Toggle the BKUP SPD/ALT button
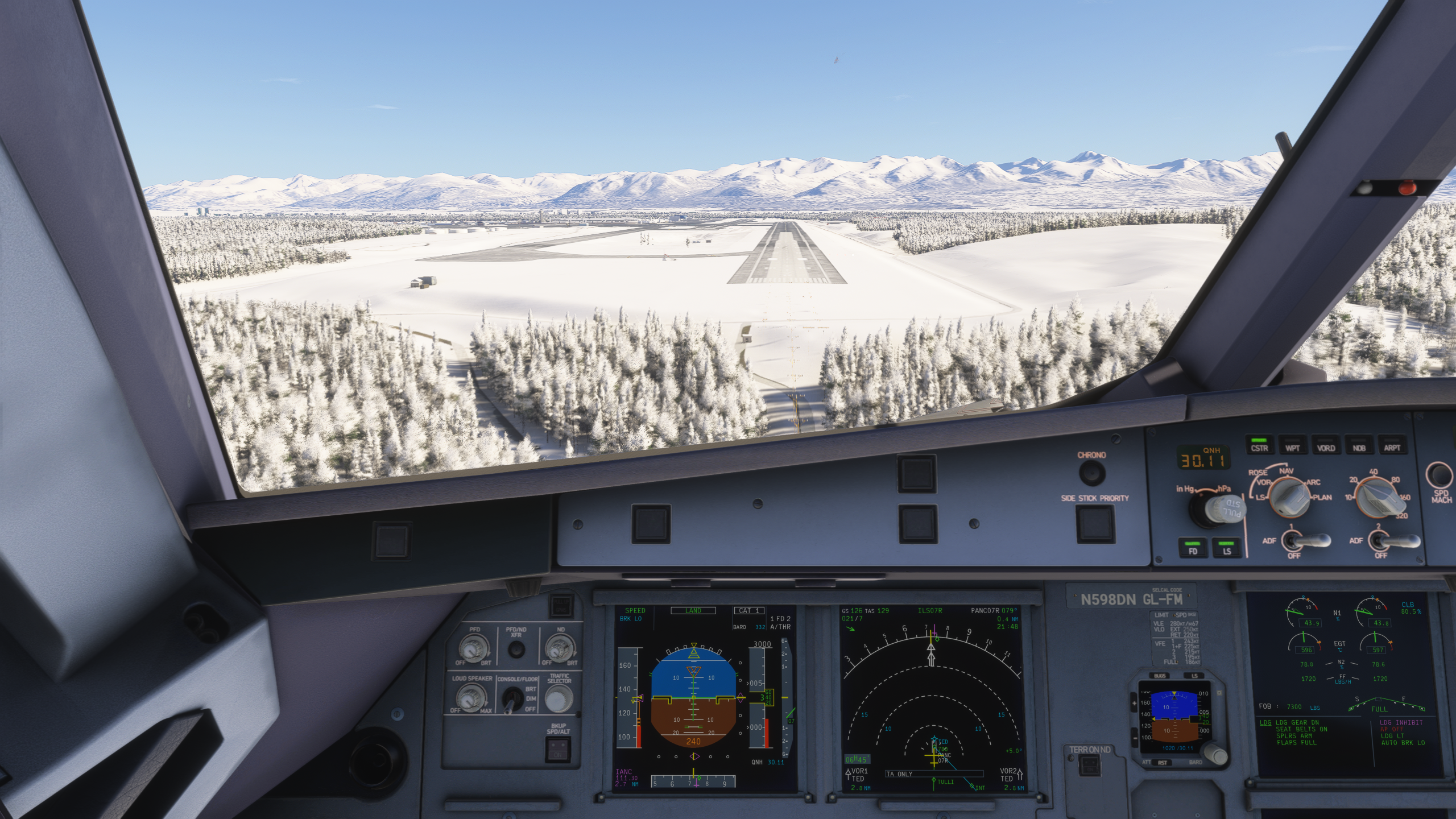 [x=557, y=754]
